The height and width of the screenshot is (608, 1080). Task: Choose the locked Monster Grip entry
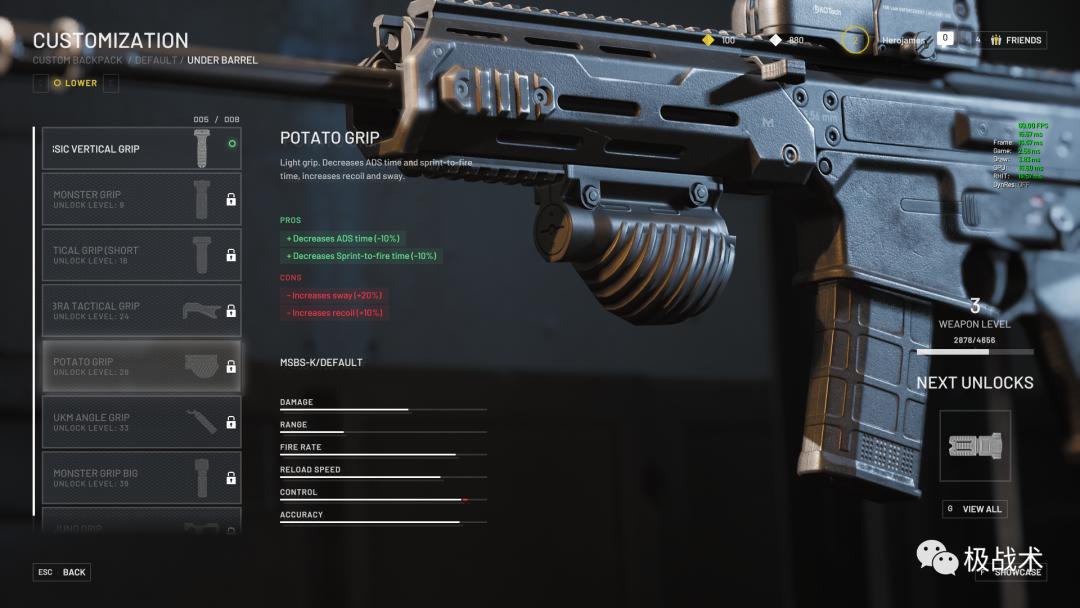[x=141, y=200]
